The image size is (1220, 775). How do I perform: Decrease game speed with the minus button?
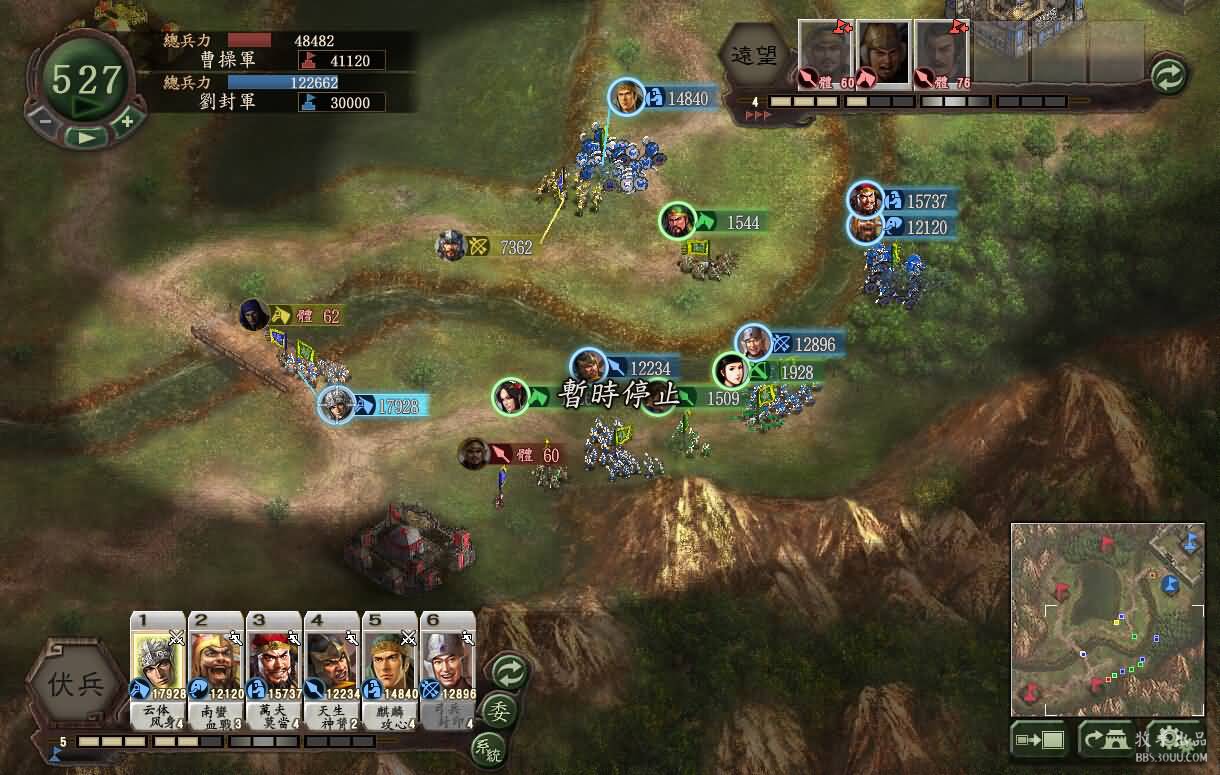(x=46, y=122)
